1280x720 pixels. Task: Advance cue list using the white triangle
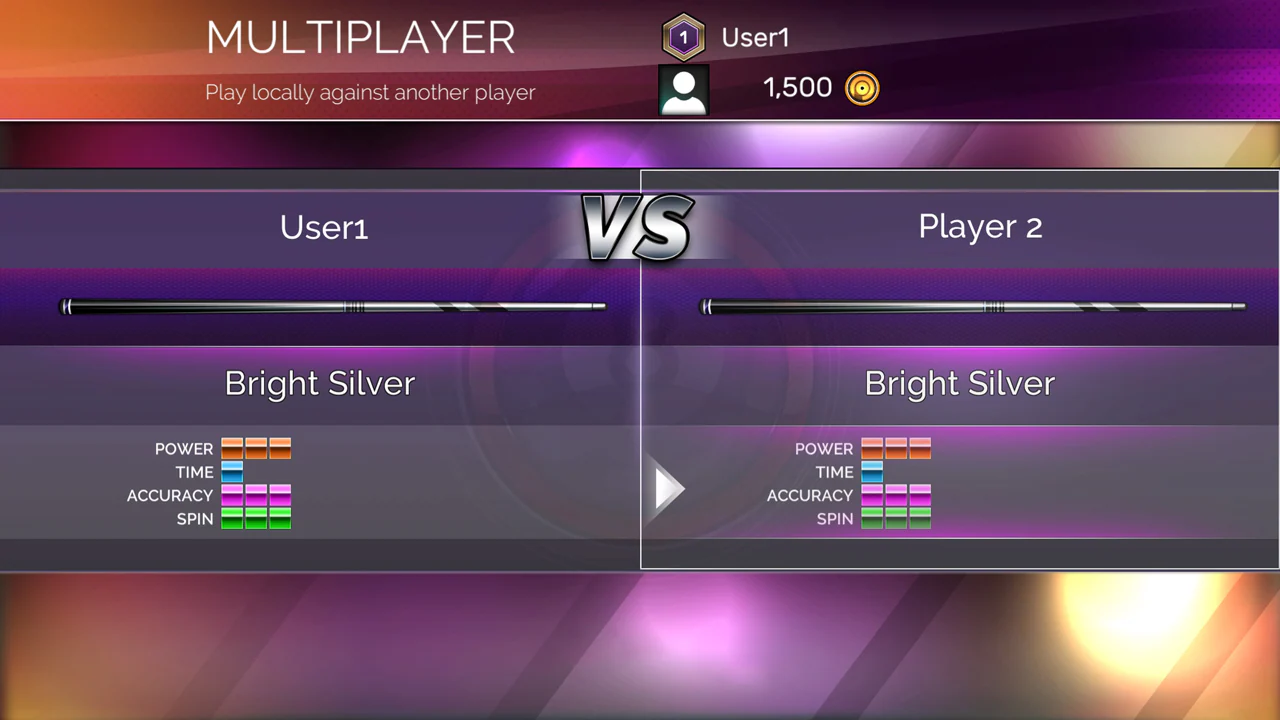click(668, 489)
